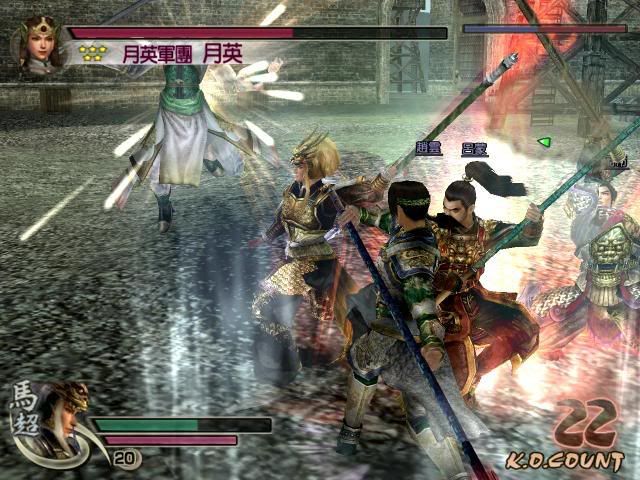The image size is (640, 480).
Task: Click the Yue Ying enemy officer portrait
Action: pos(38,43)
